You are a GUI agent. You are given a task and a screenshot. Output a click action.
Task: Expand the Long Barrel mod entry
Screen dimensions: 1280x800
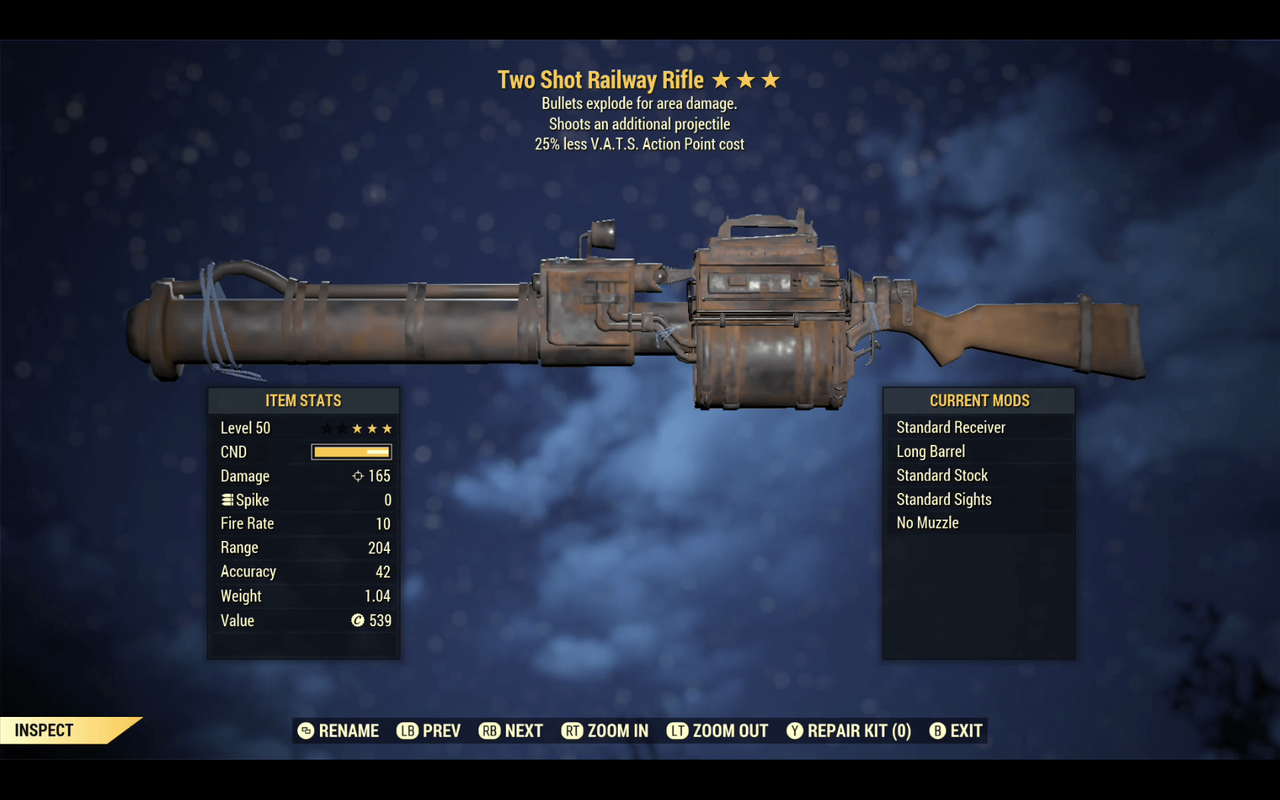pyautogui.click(x=931, y=451)
